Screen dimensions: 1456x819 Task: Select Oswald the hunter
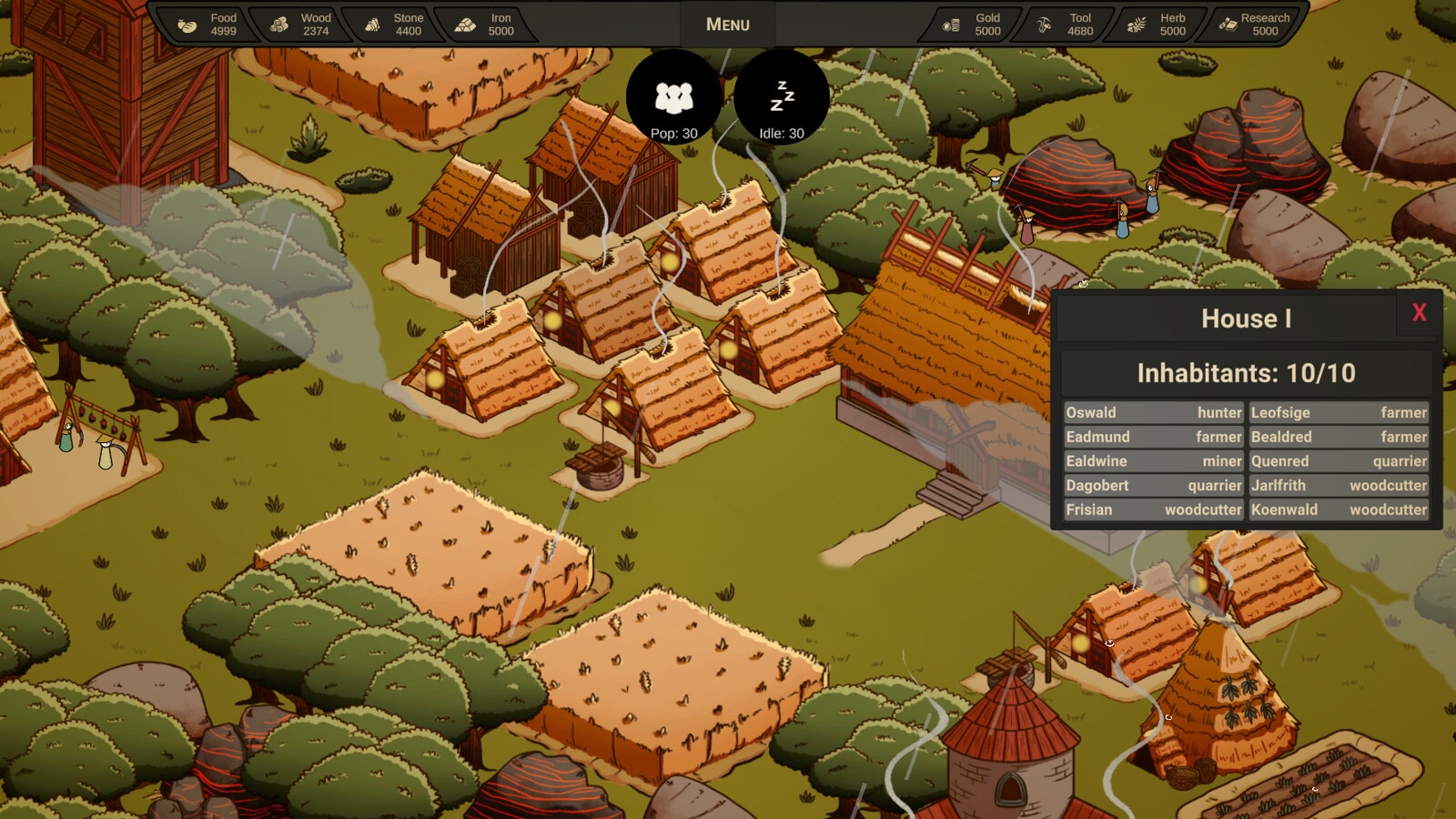coord(1153,412)
